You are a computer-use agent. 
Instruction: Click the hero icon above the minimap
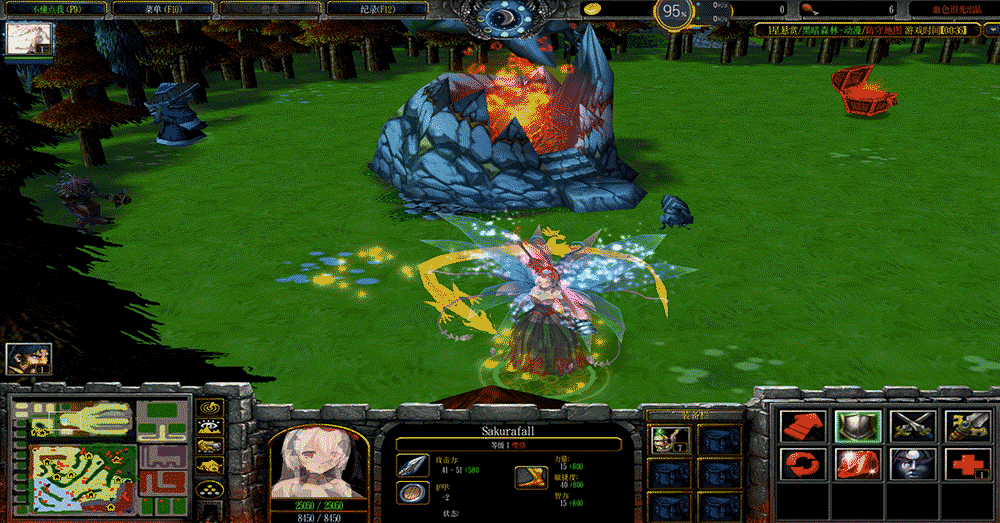click(28, 359)
